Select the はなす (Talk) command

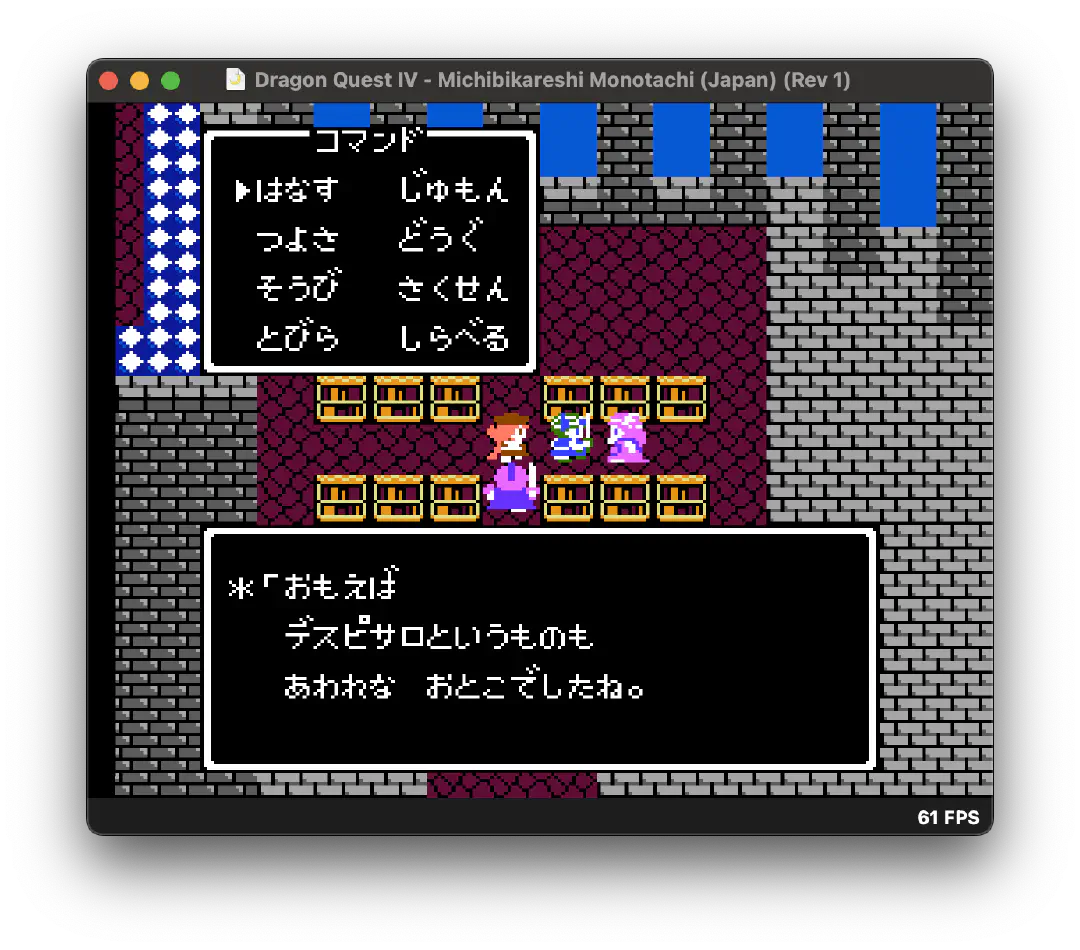pyautogui.click(x=297, y=190)
